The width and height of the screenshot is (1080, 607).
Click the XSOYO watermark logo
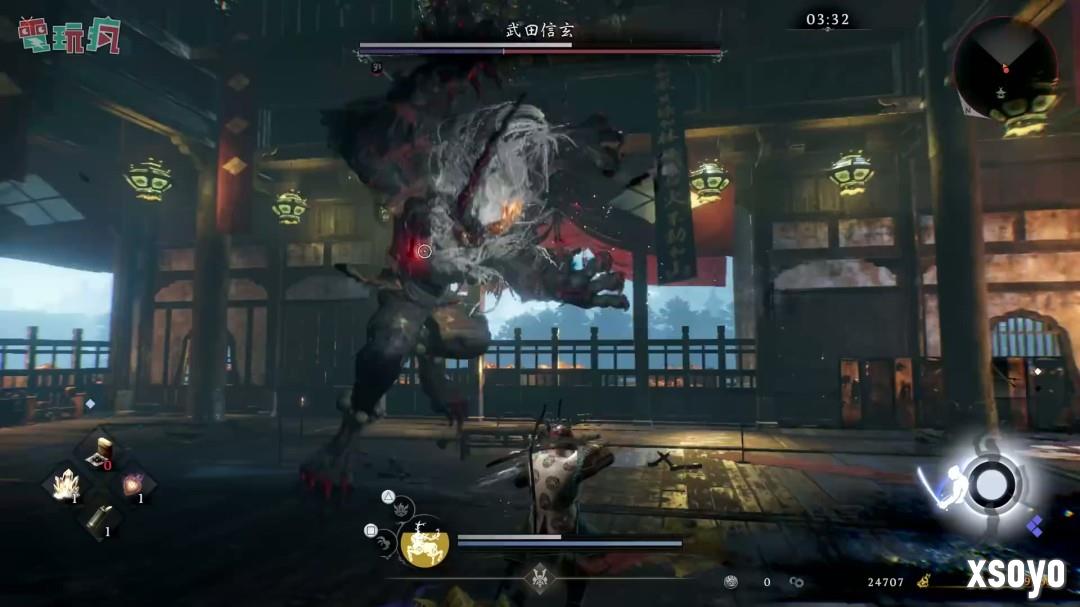1015,574
